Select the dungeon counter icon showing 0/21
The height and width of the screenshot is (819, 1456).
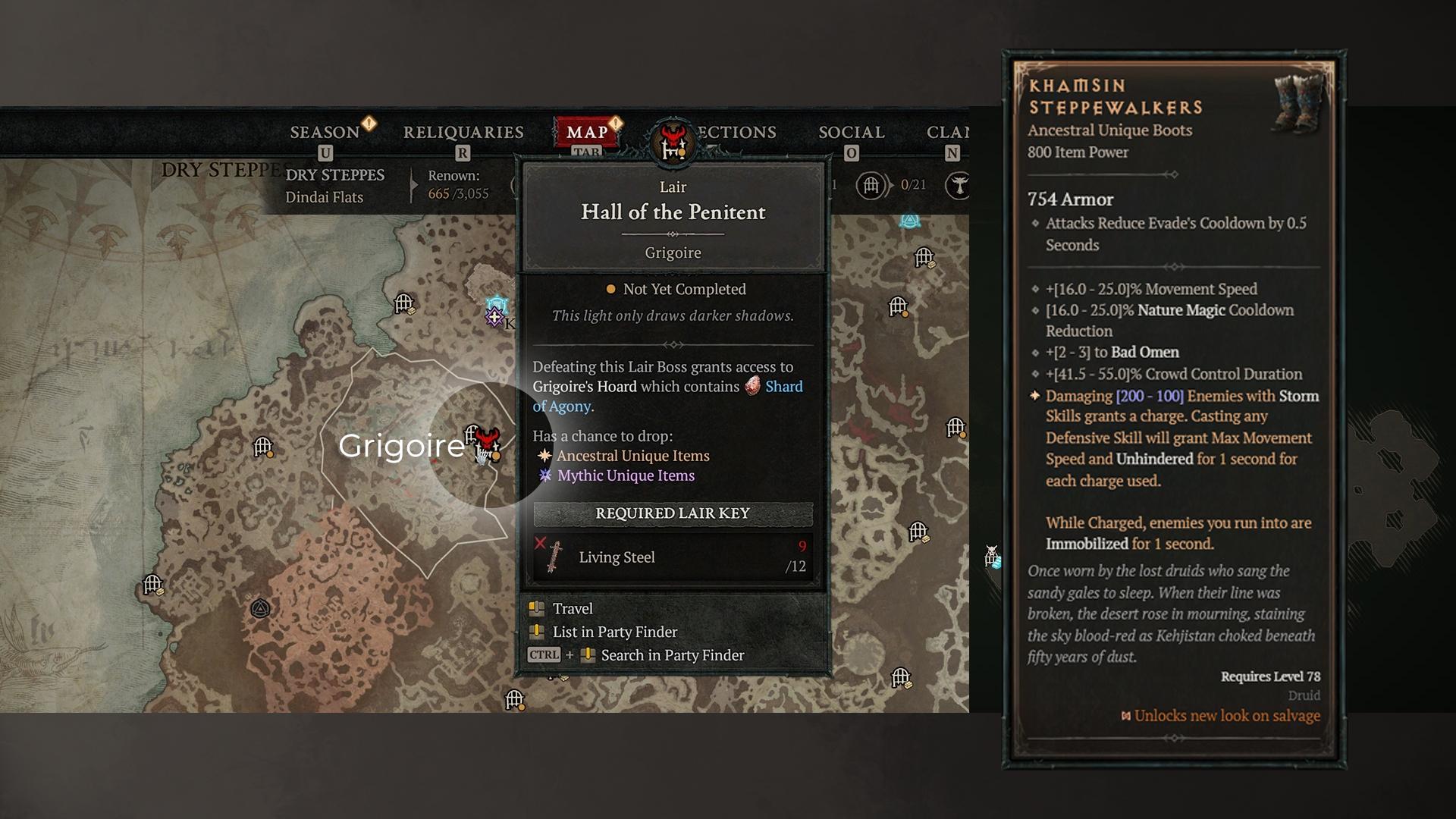pyautogui.click(x=871, y=185)
